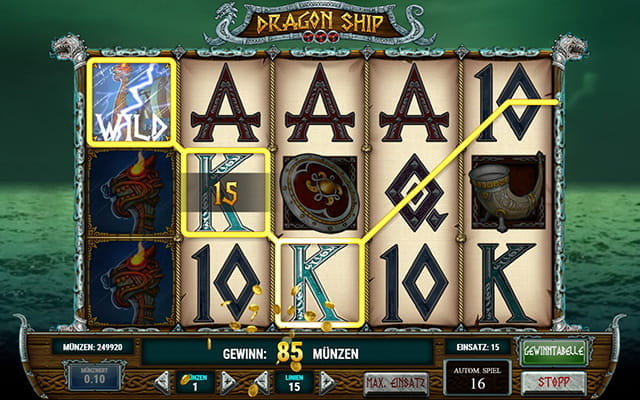640x400 pixels.
Task: Open the Gewinntabelle paytable
Action: click(552, 351)
